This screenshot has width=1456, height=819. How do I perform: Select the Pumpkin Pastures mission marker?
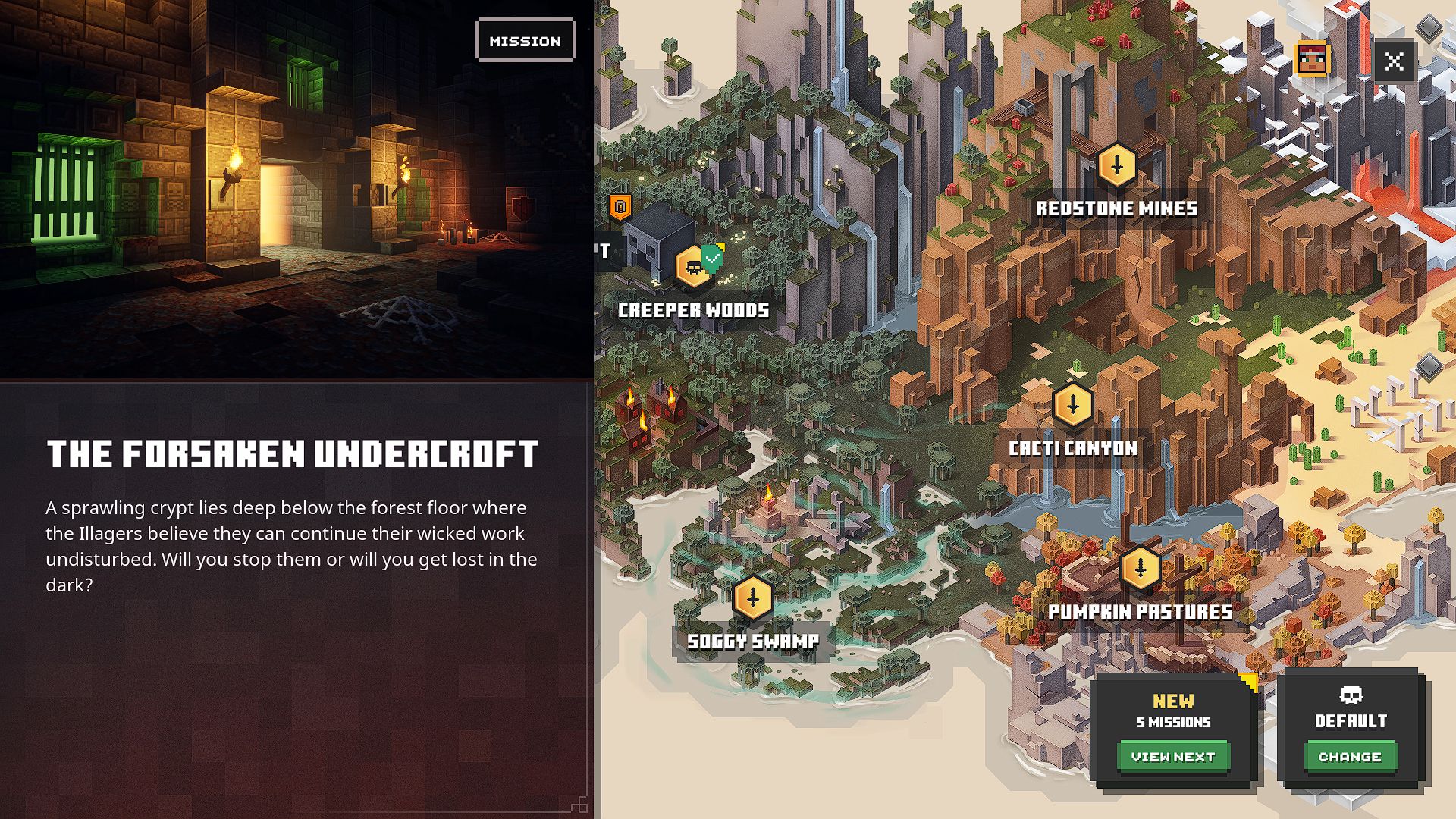(1140, 569)
